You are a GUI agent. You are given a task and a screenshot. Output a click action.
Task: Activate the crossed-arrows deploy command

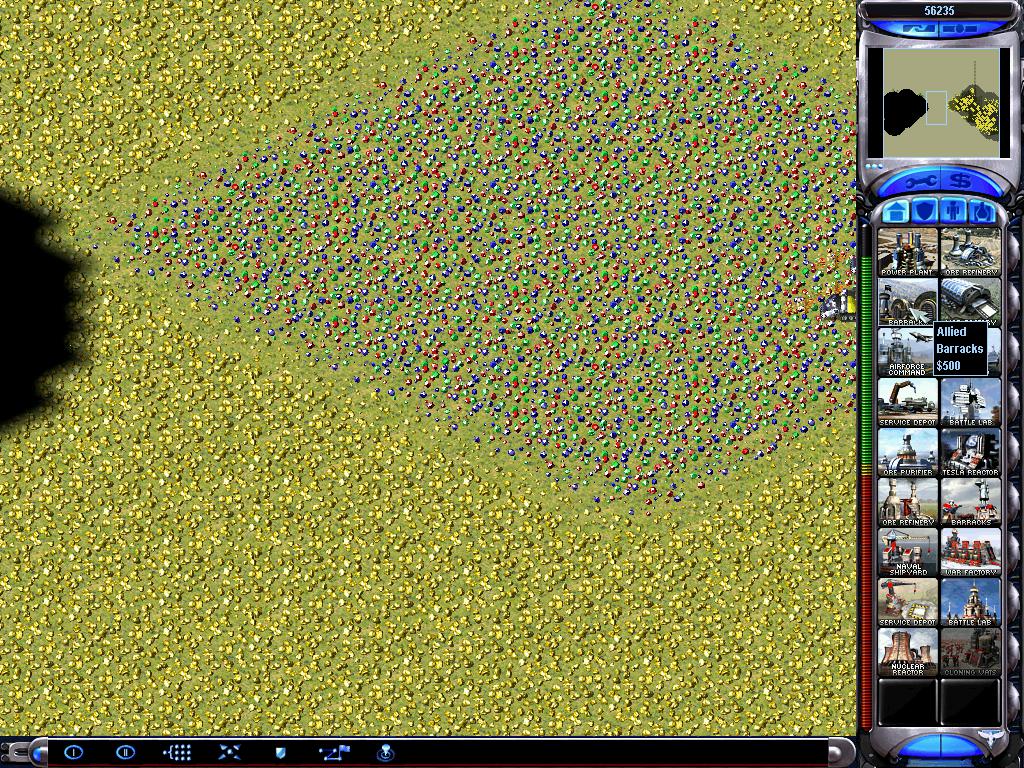(x=229, y=752)
